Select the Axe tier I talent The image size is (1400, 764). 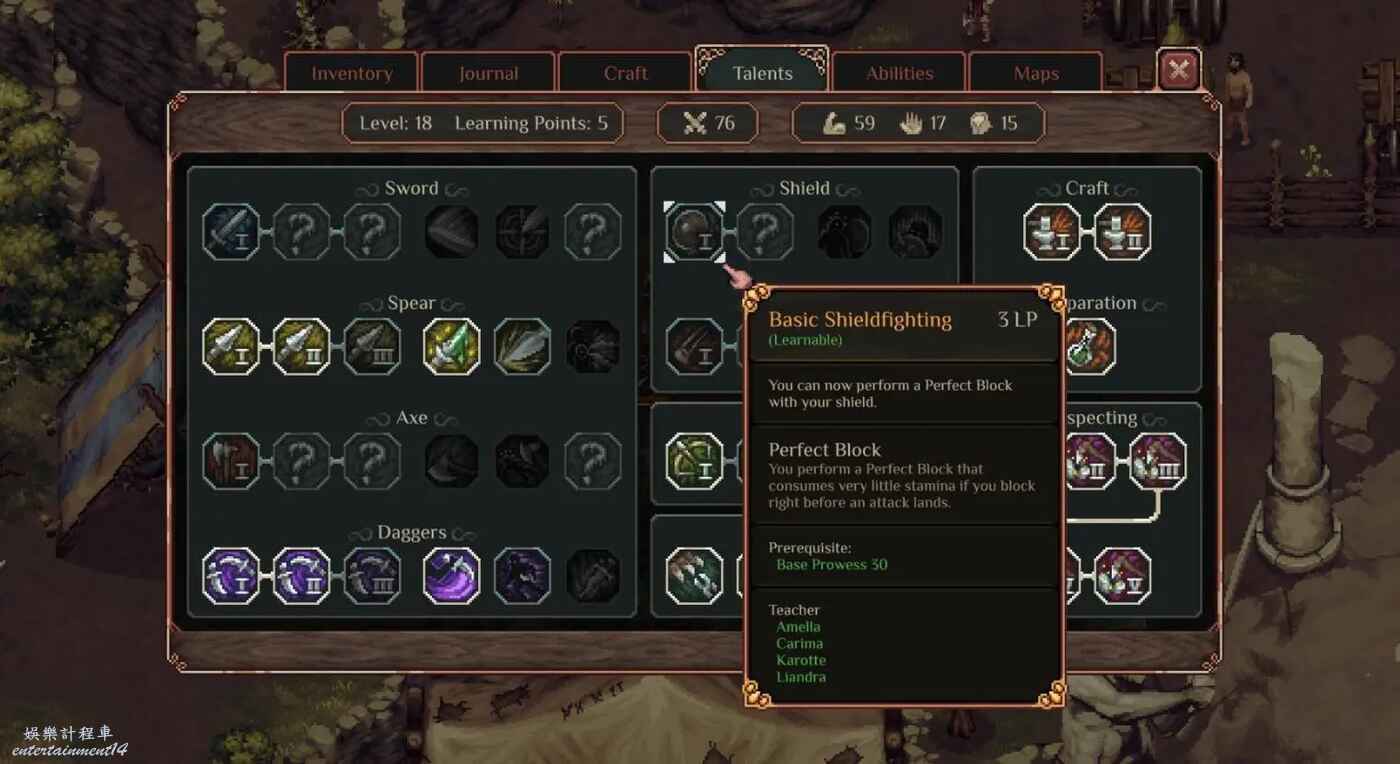point(231,461)
